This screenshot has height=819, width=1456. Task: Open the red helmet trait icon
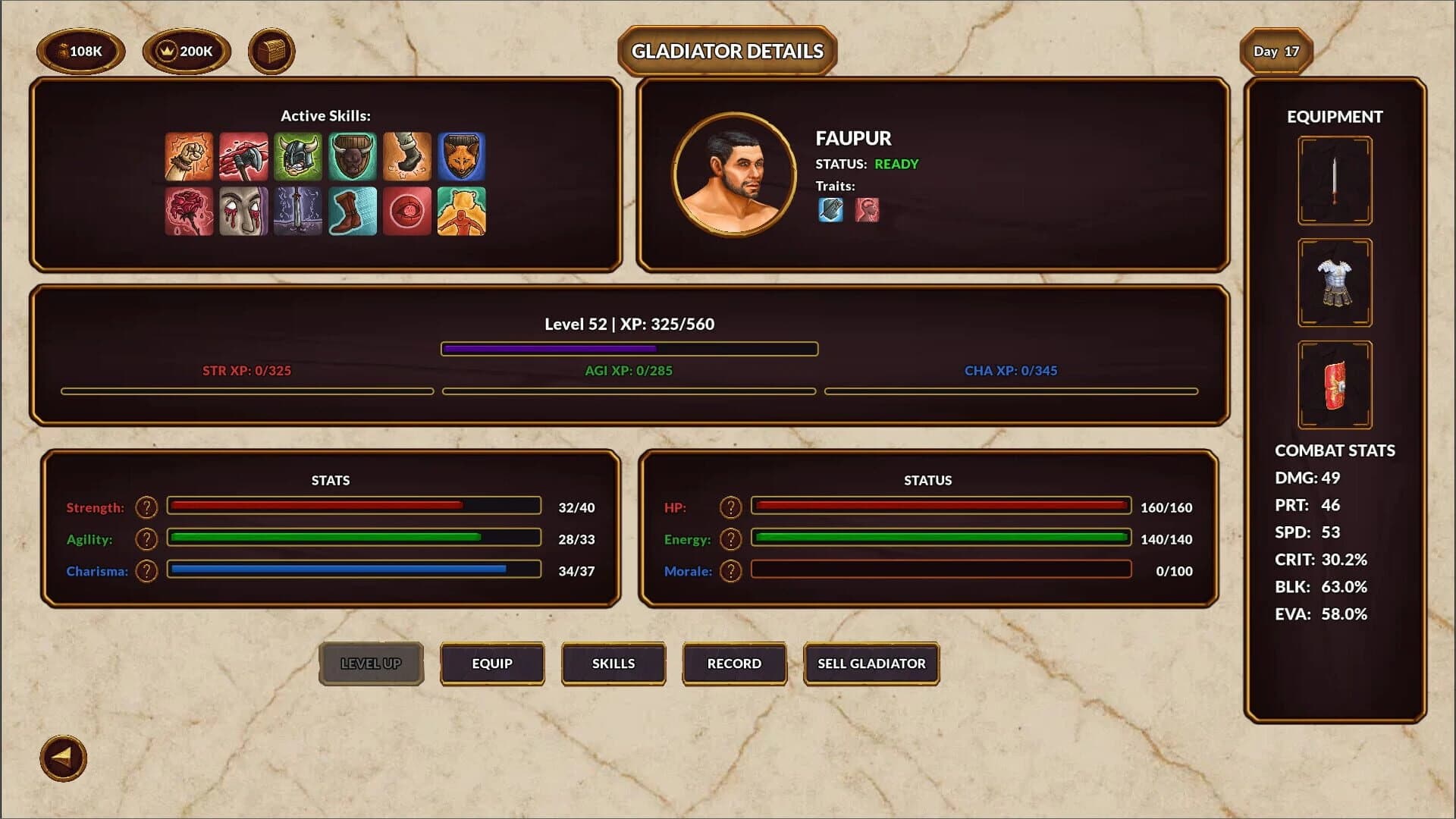(x=867, y=211)
